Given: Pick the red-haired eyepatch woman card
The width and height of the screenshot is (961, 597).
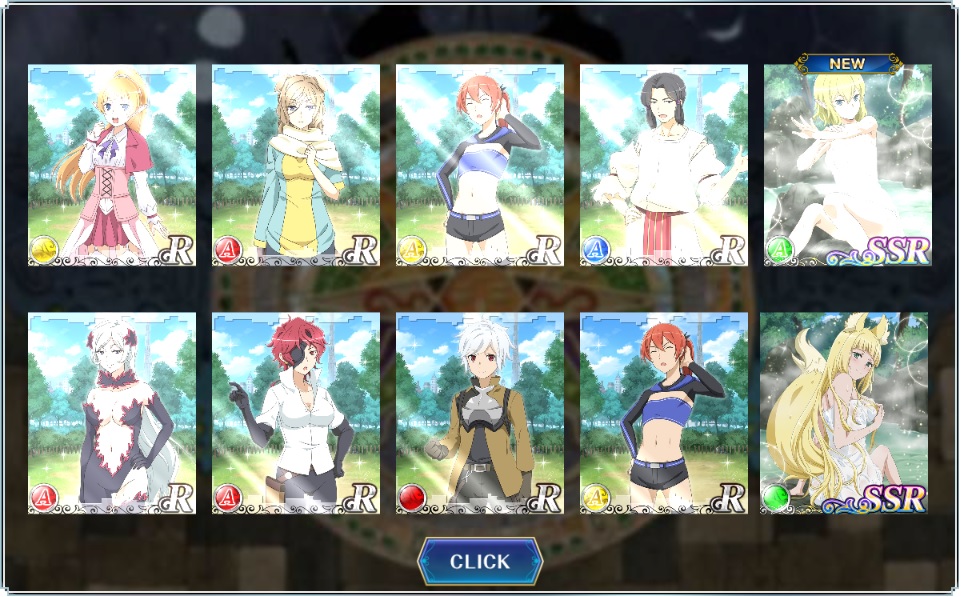Looking at the screenshot, I should click(296, 413).
